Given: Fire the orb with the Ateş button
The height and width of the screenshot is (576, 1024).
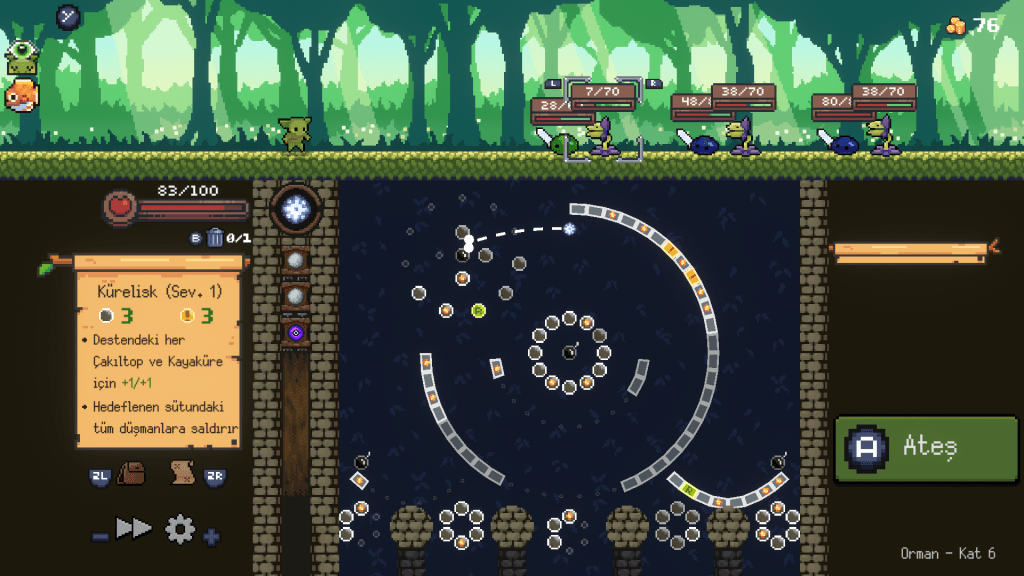Looking at the screenshot, I should pyautogui.click(x=926, y=449).
